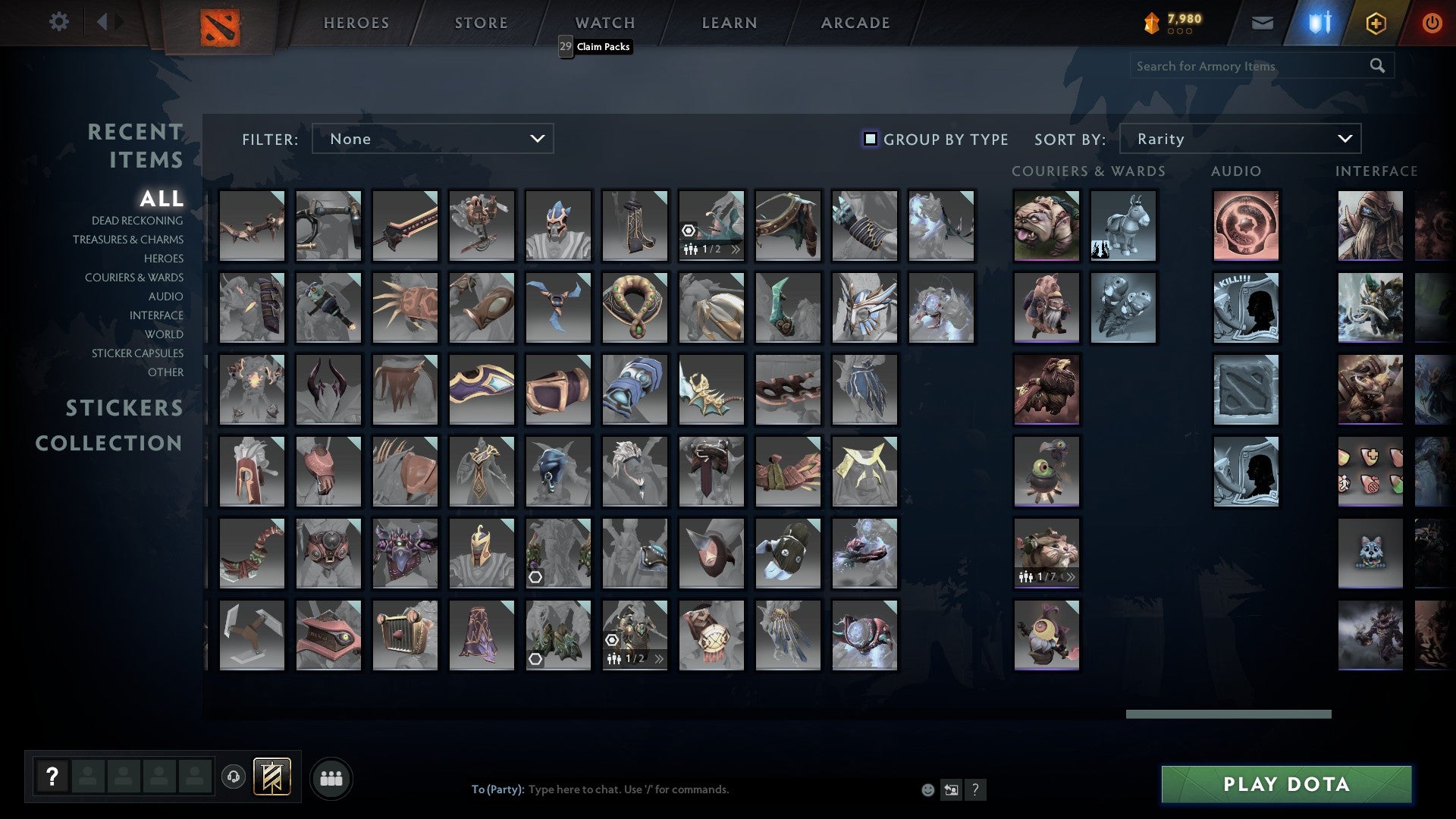
Task: Open the settings gear icon
Action: (x=58, y=22)
